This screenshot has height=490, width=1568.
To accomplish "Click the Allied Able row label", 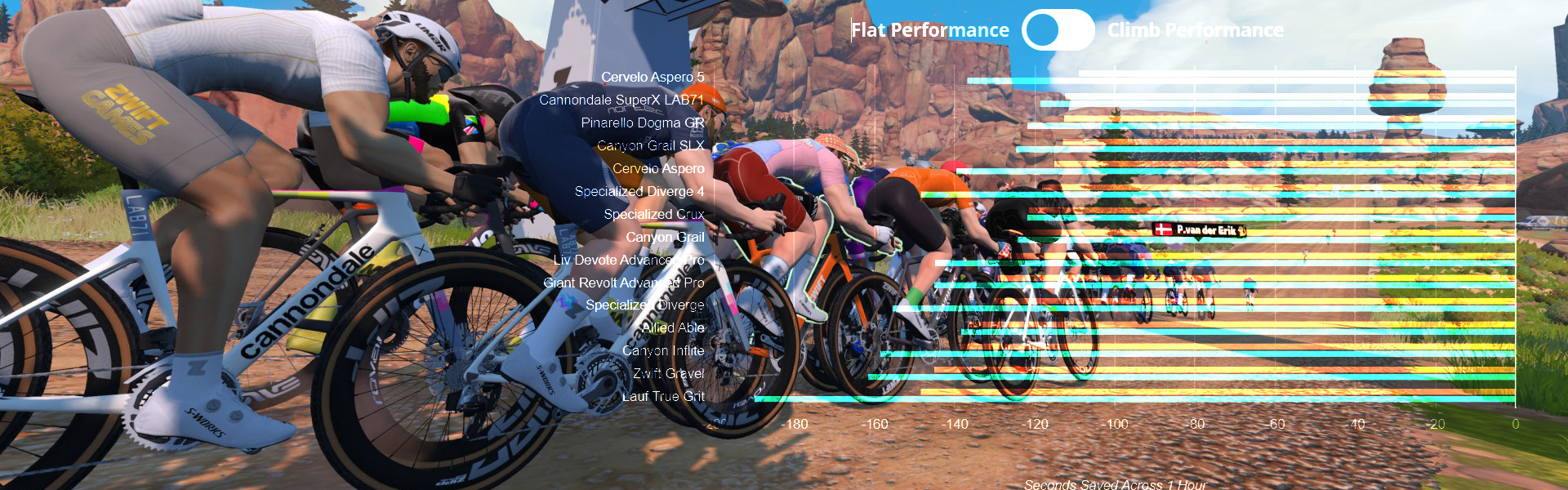I will [673, 327].
